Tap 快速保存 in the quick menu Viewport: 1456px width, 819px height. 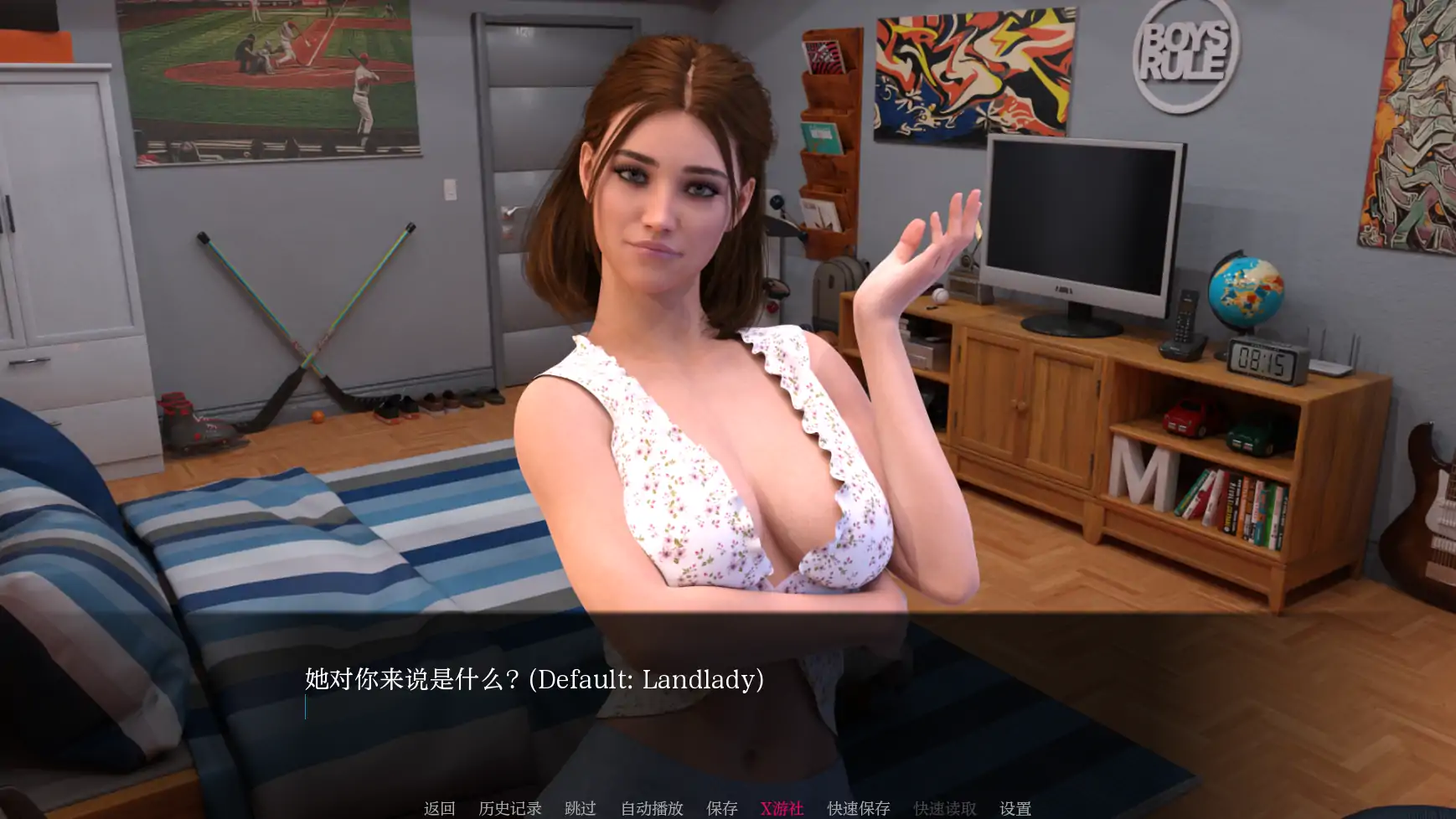pos(860,808)
